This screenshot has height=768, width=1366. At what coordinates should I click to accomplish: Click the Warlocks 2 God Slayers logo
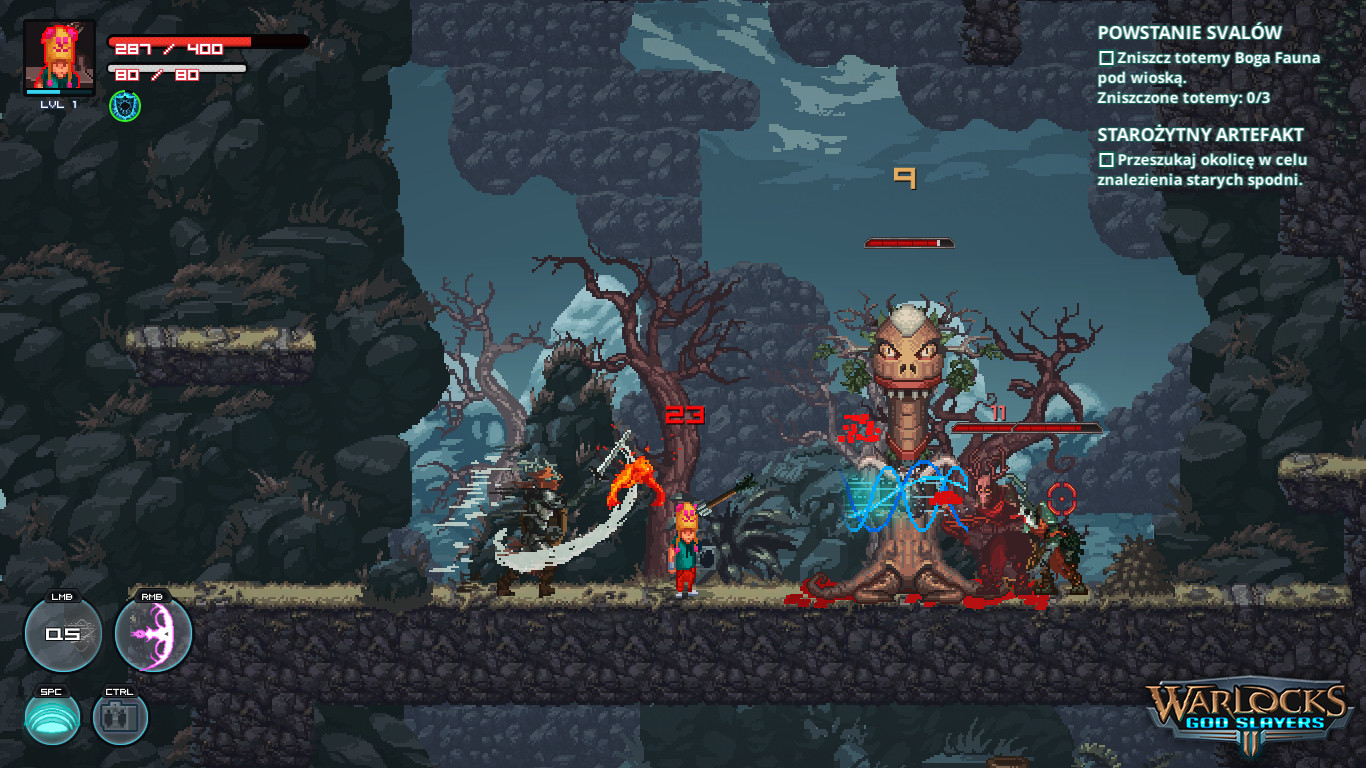(1249, 710)
